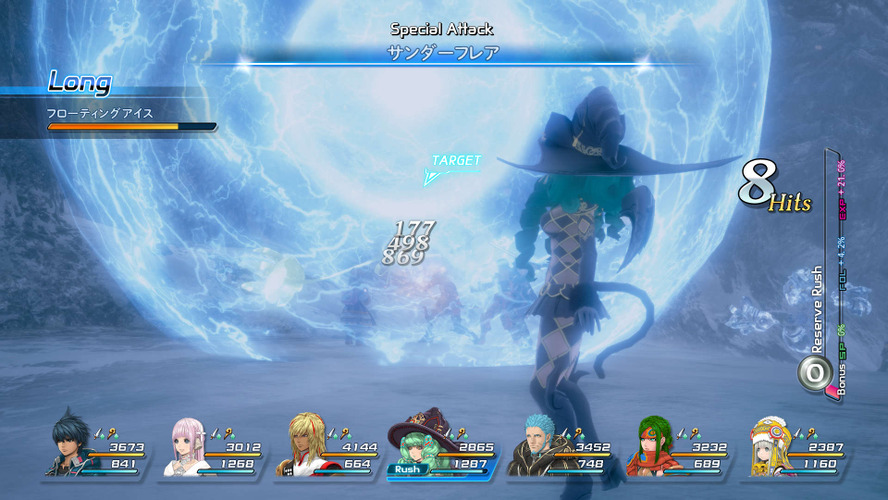Switch to the blond tanned fighter portrait

(x=304, y=447)
